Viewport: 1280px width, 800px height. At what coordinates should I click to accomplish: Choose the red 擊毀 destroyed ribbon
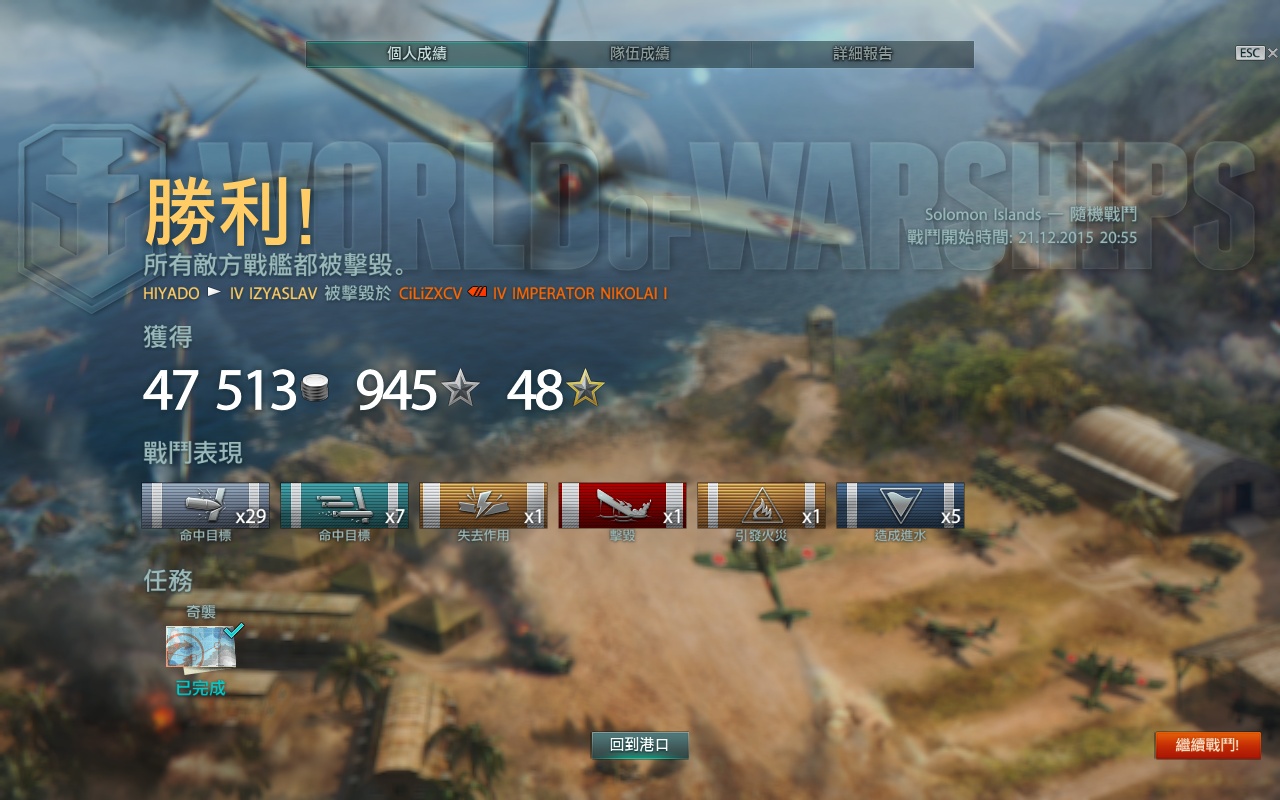click(622, 505)
